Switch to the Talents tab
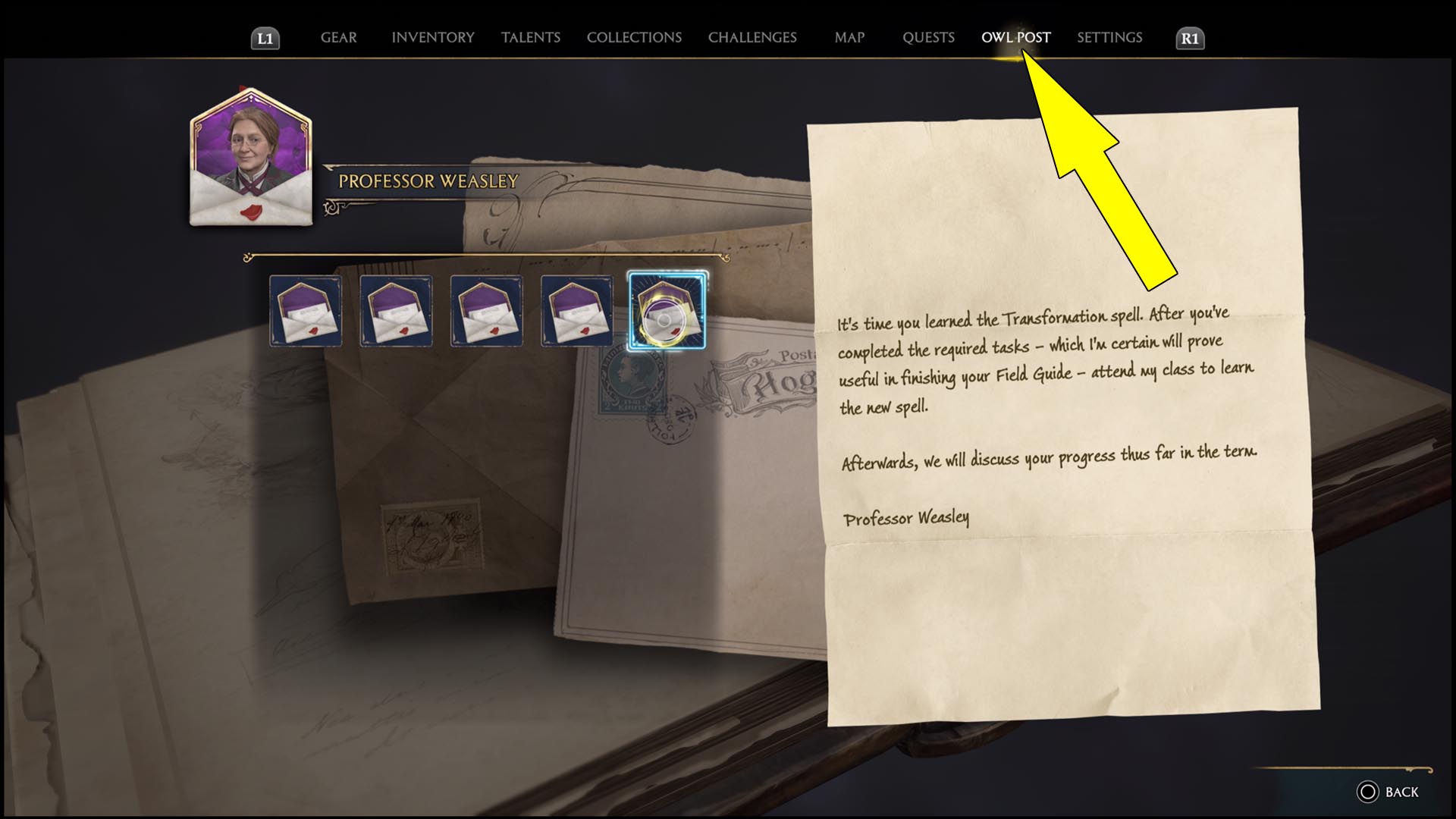Screen dimensions: 1456x819 [531, 37]
